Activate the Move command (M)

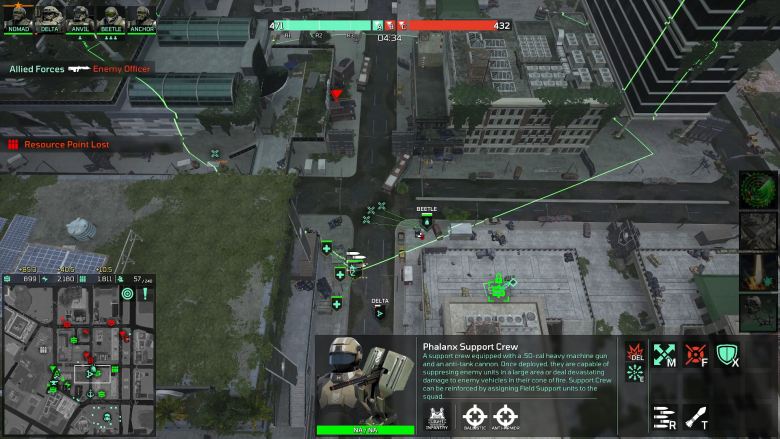[665, 354]
